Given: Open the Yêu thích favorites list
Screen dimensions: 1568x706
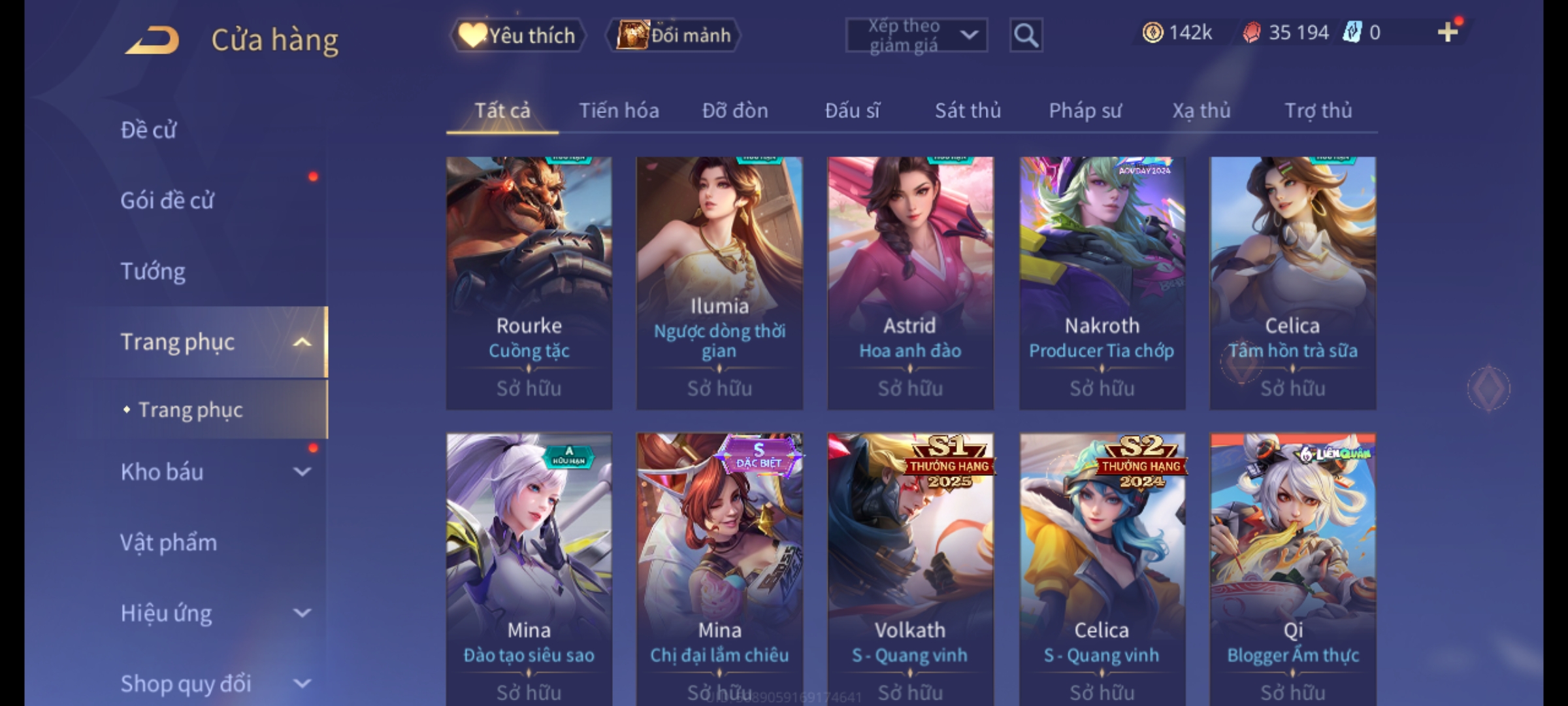Looking at the screenshot, I should click(518, 35).
